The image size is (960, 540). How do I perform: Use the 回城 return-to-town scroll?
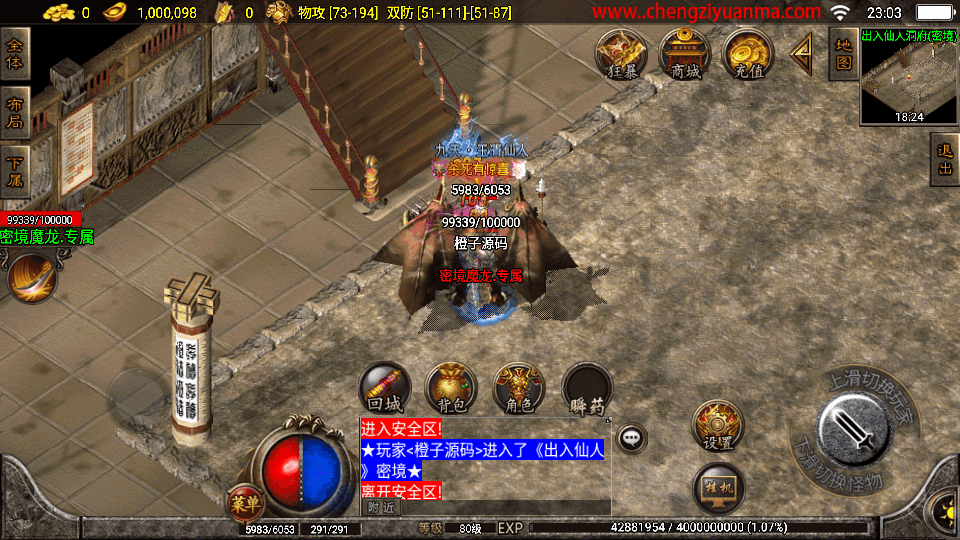[x=385, y=388]
